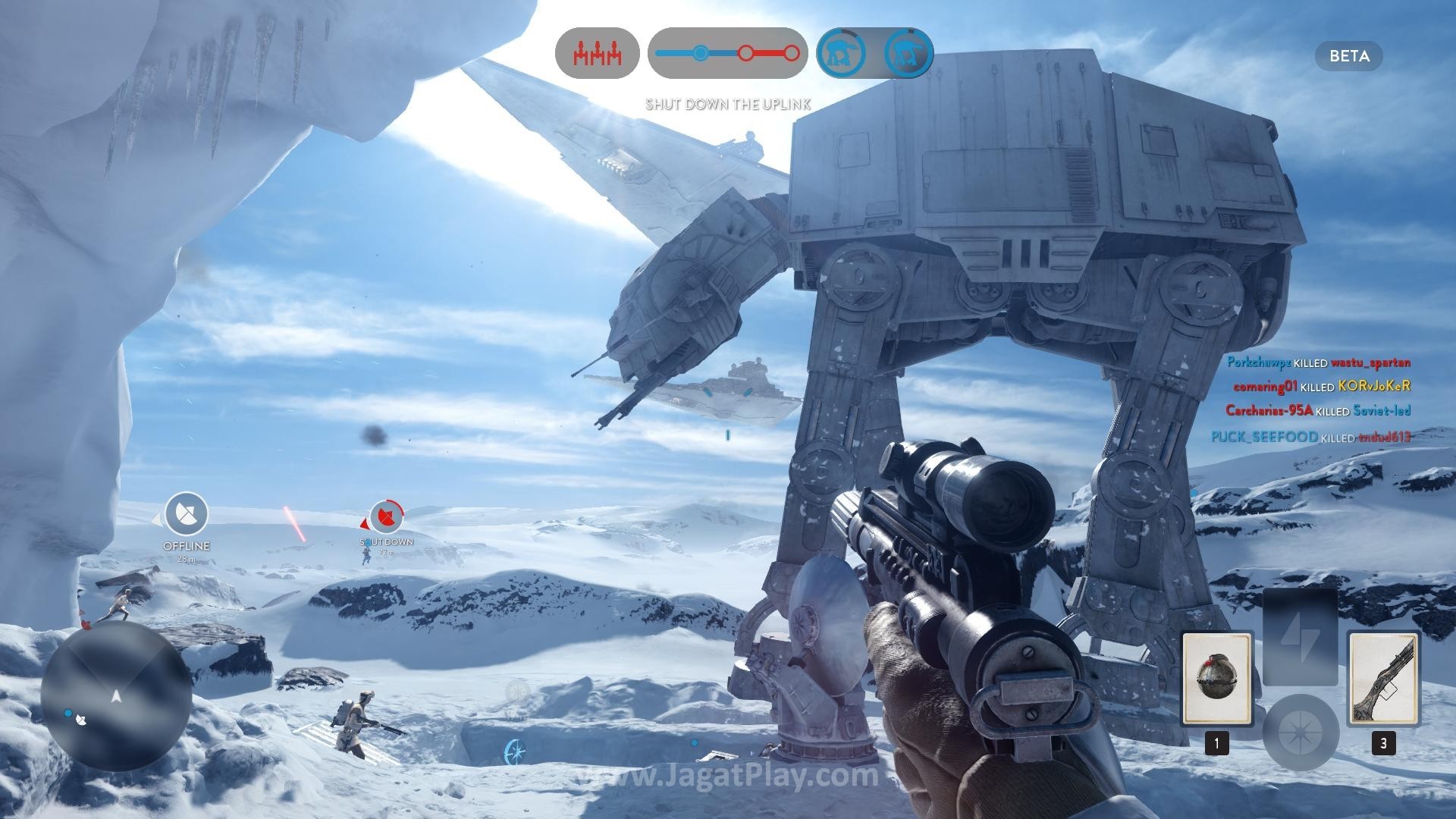The height and width of the screenshot is (819, 1456).
Task: Activate the pulse rifle star card
Action: (1383, 678)
